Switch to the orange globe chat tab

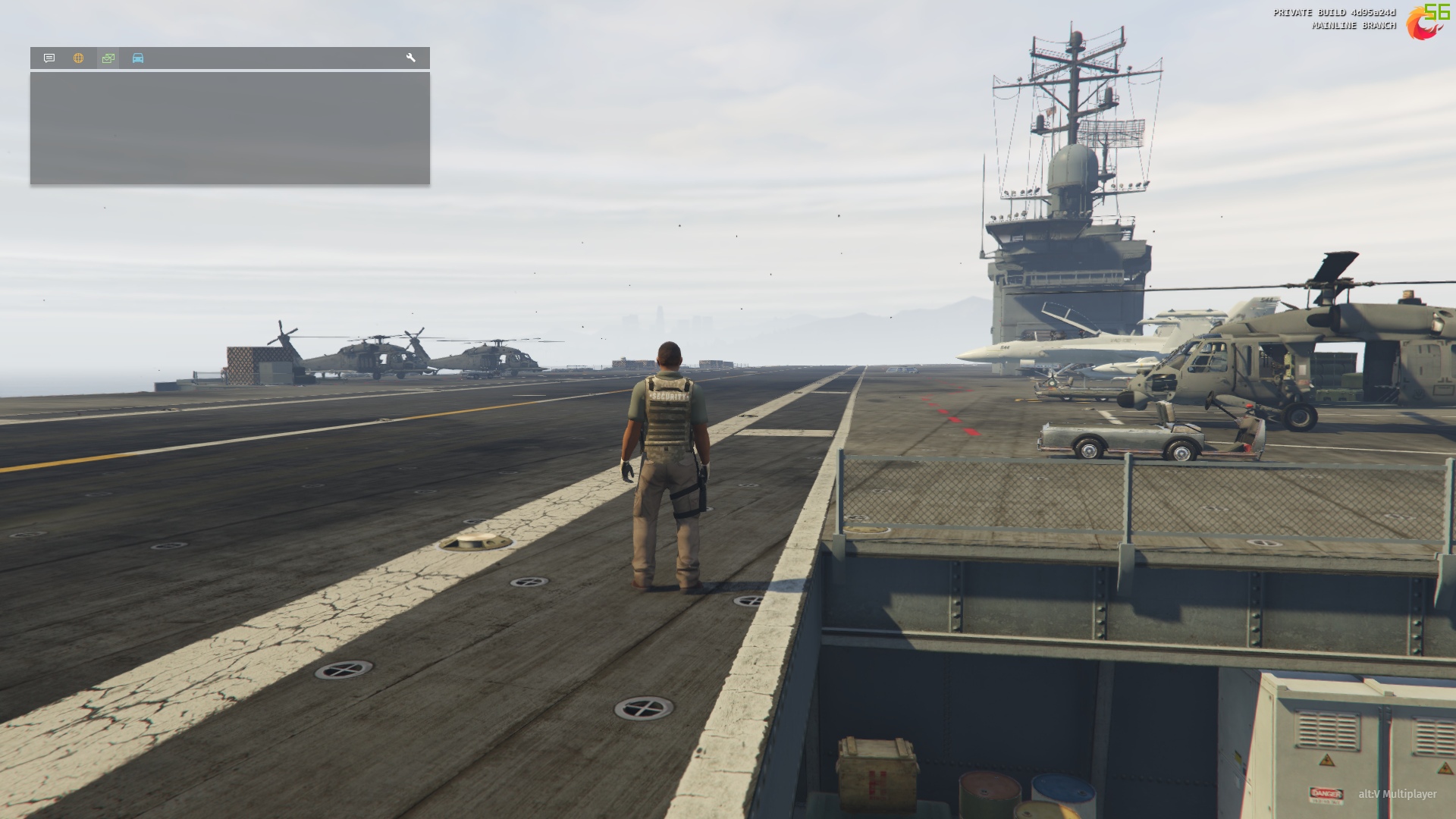[x=79, y=58]
